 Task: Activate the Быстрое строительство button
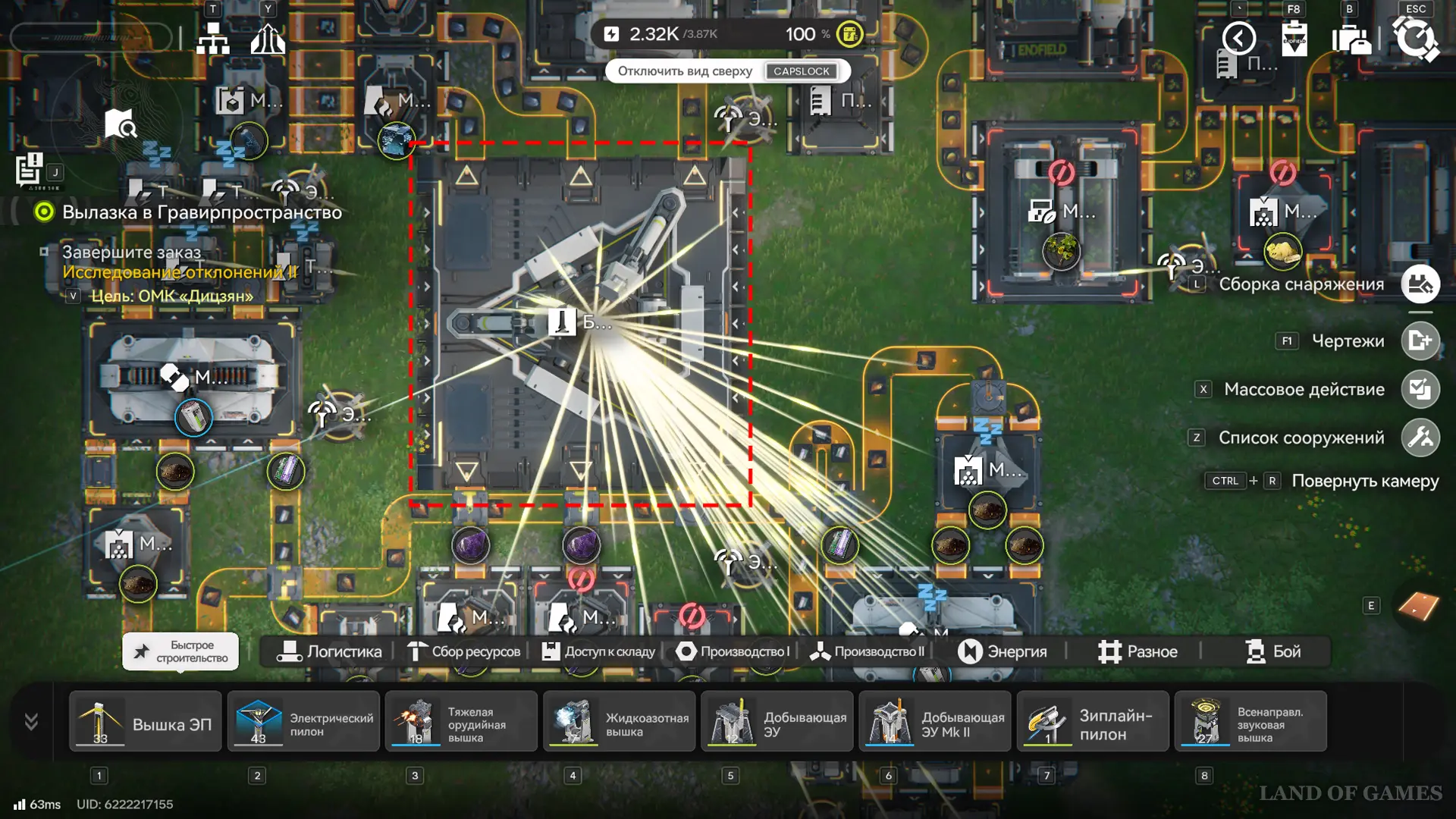(x=180, y=651)
